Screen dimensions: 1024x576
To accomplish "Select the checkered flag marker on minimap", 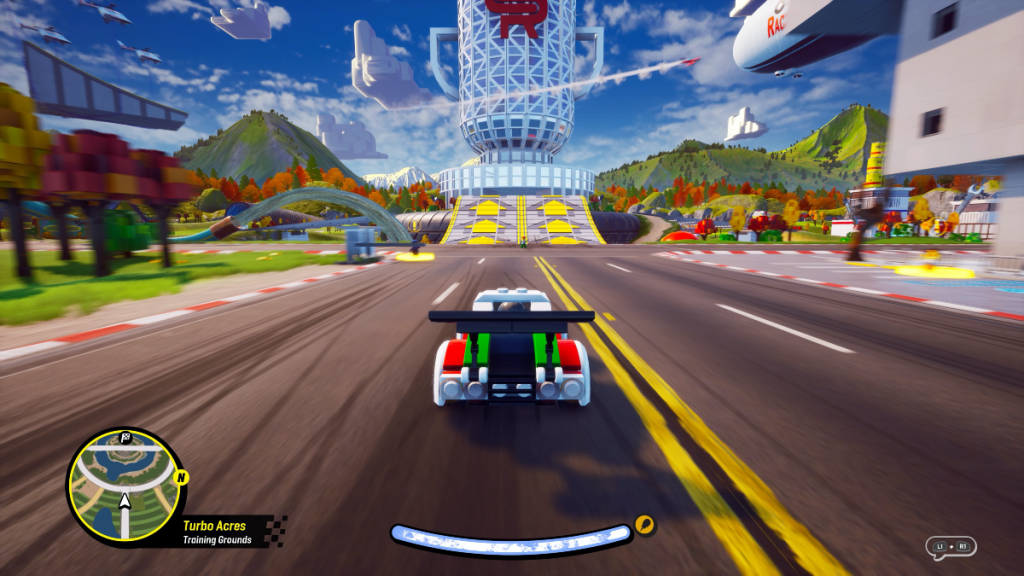I will (125, 438).
